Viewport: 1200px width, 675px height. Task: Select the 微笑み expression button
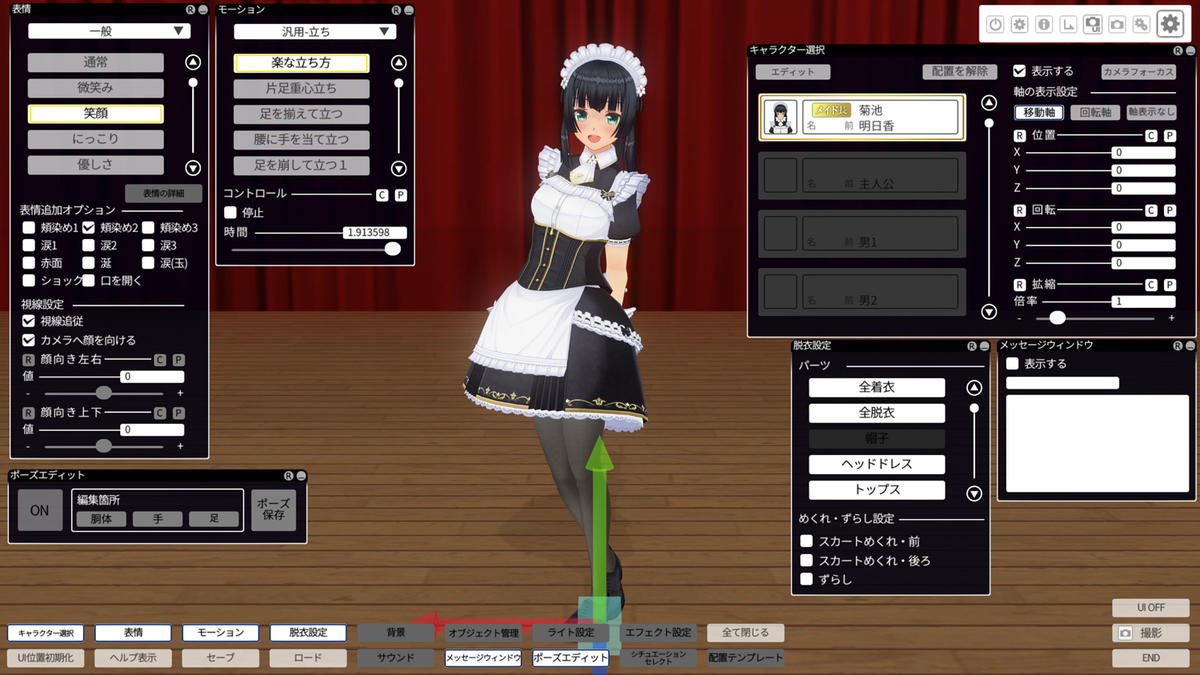coord(95,88)
